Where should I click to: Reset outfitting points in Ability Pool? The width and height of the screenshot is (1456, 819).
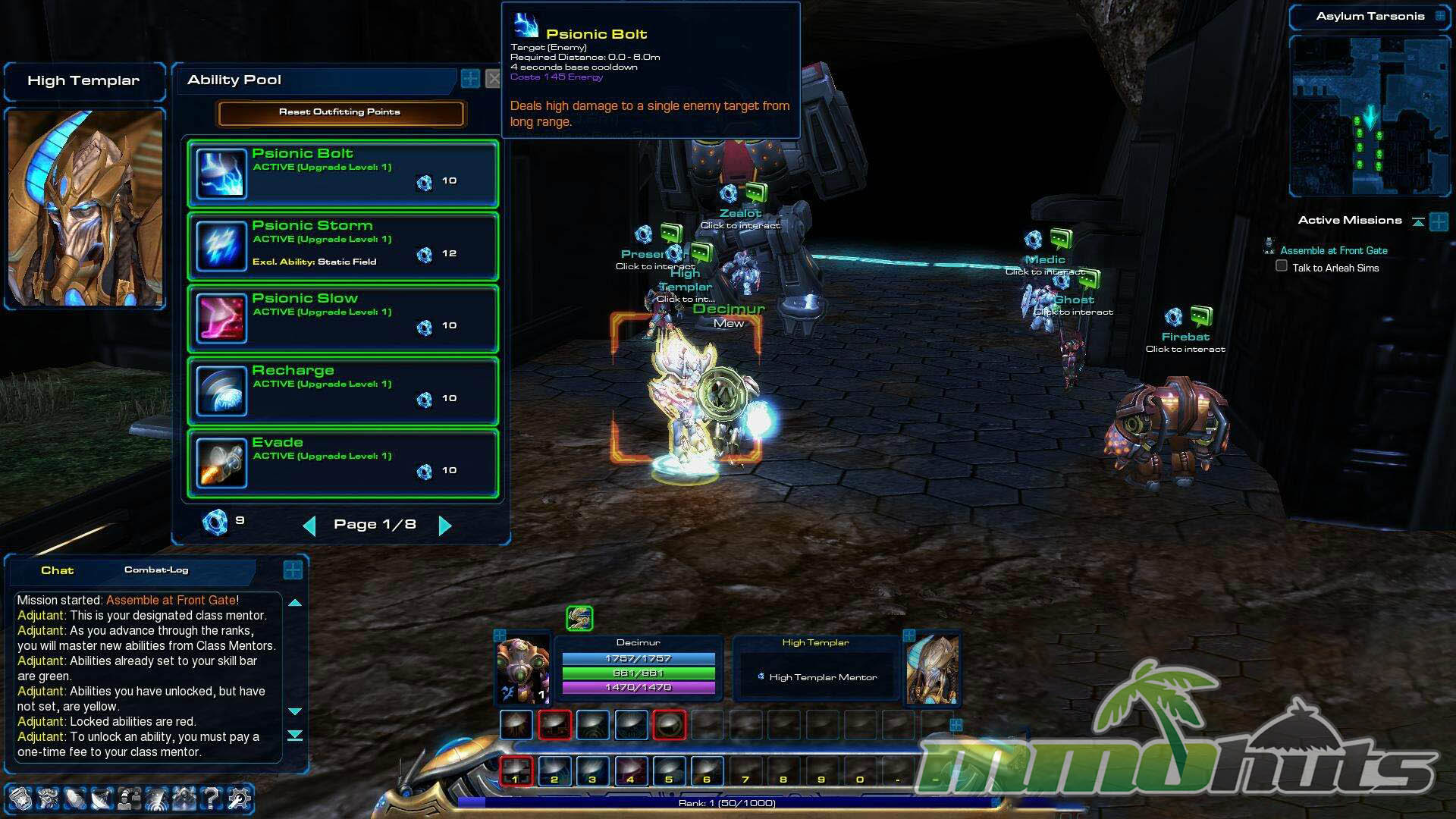[340, 112]
